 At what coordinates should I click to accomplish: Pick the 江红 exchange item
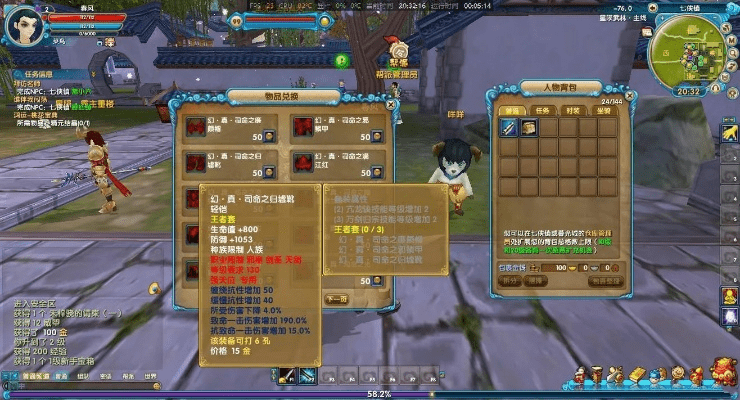(x=305, y=161)
